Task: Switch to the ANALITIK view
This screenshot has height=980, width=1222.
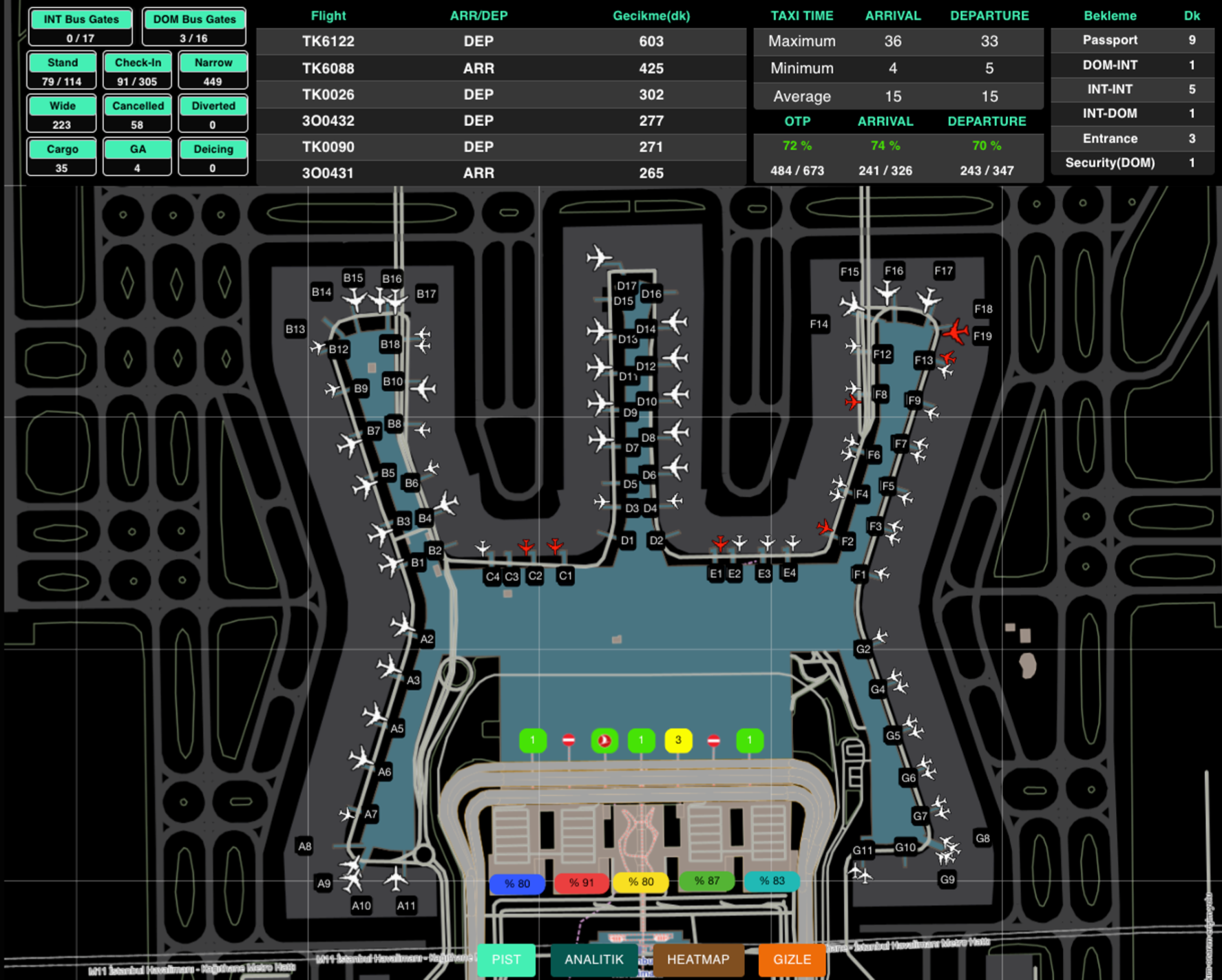Action: coord(593,959)
